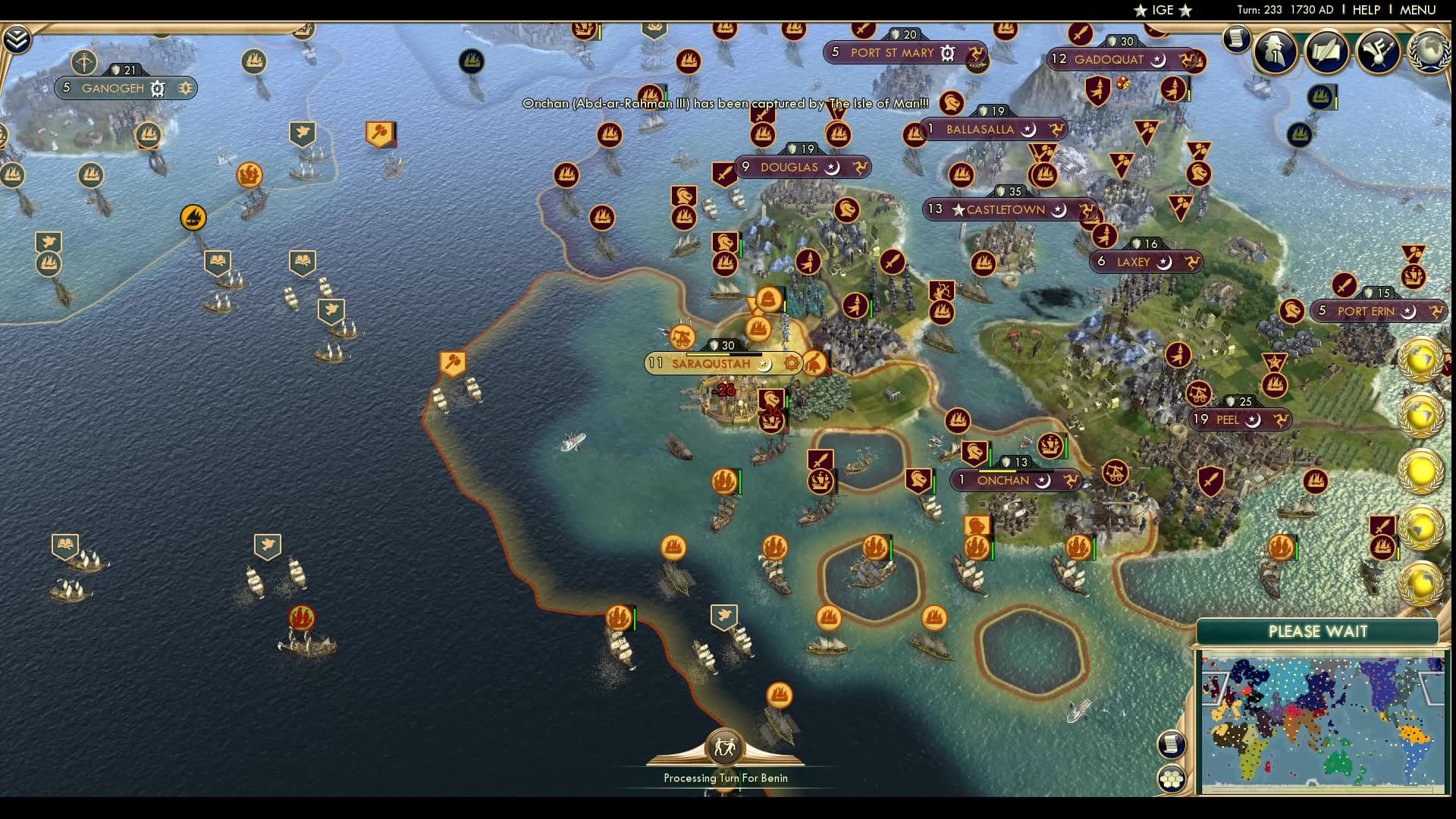Image resolution: width=1456 pixels, height=819 pixels.
Task: Select the Peel city banner
Action: point(1227,420)
